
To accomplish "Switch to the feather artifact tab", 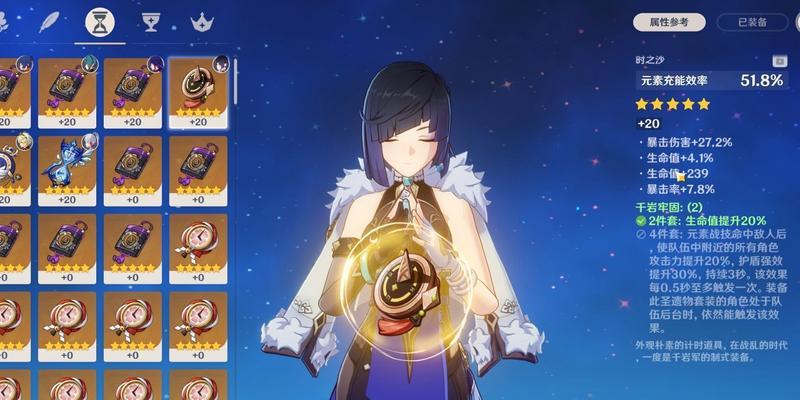I will 47,20.
